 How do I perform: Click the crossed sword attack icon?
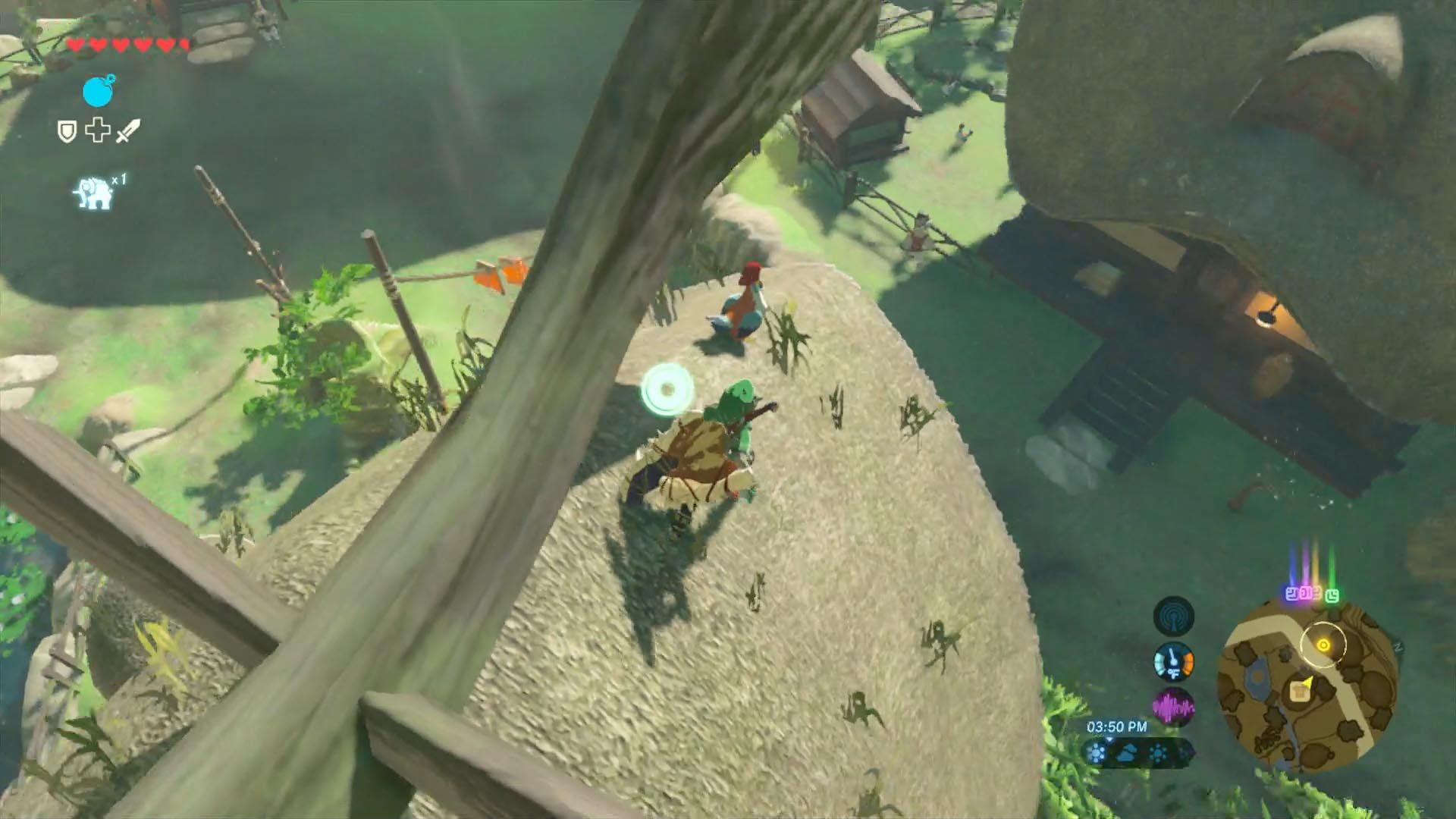pyautogui.click(x=128, y=130)
